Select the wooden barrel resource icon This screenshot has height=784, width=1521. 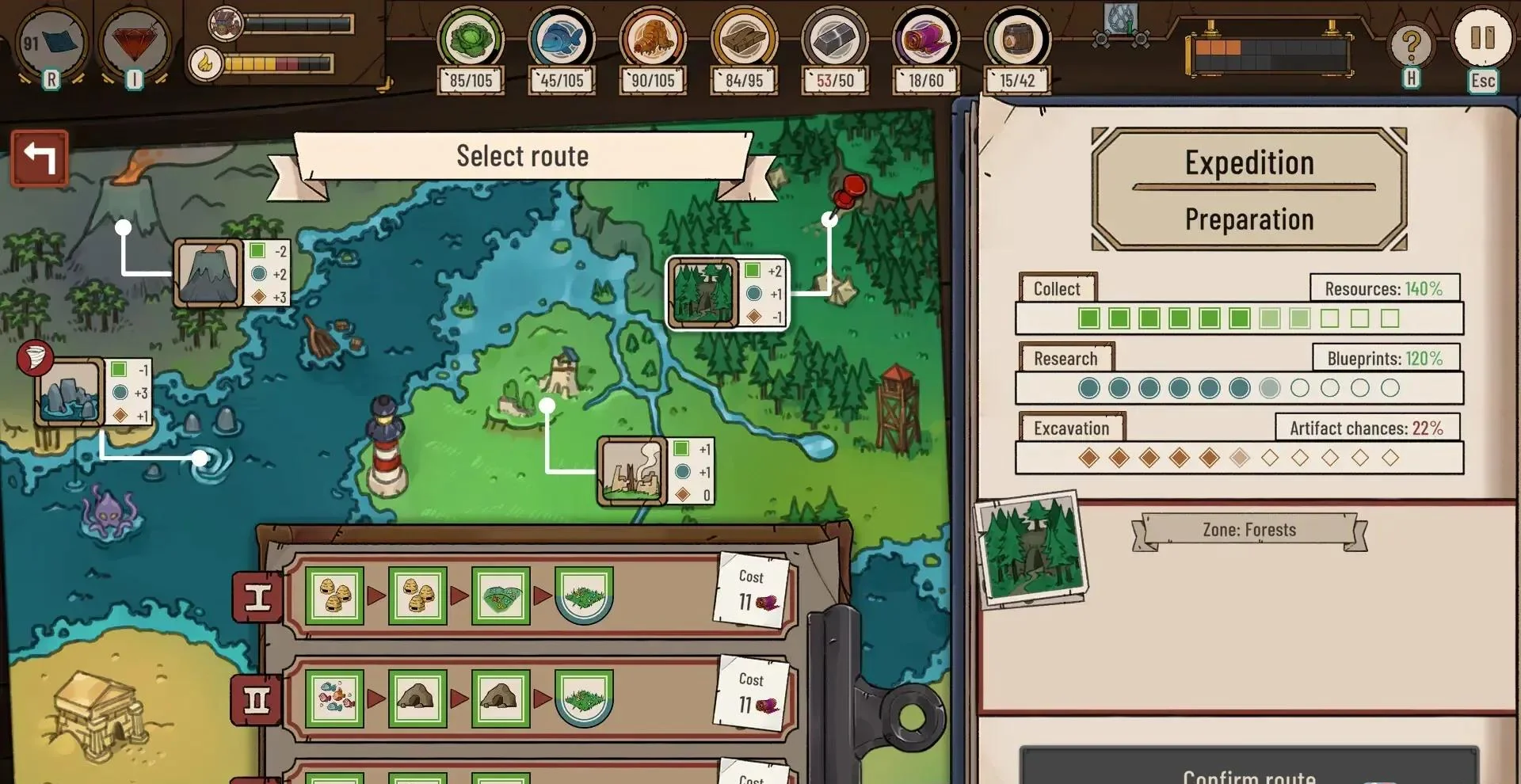[1017, 38]
